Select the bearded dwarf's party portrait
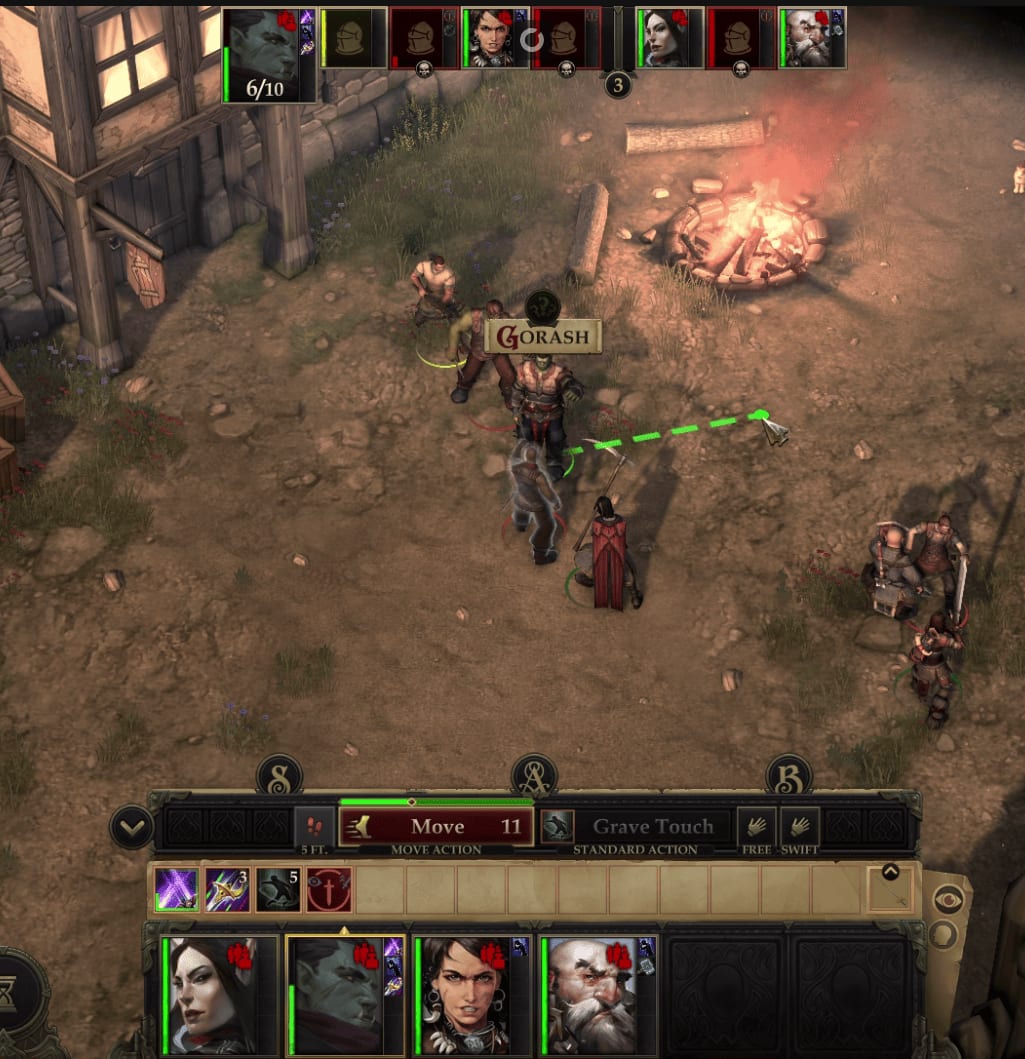Image resolution: width=1025 pixels, height=1059 pixels. point(598,993)
